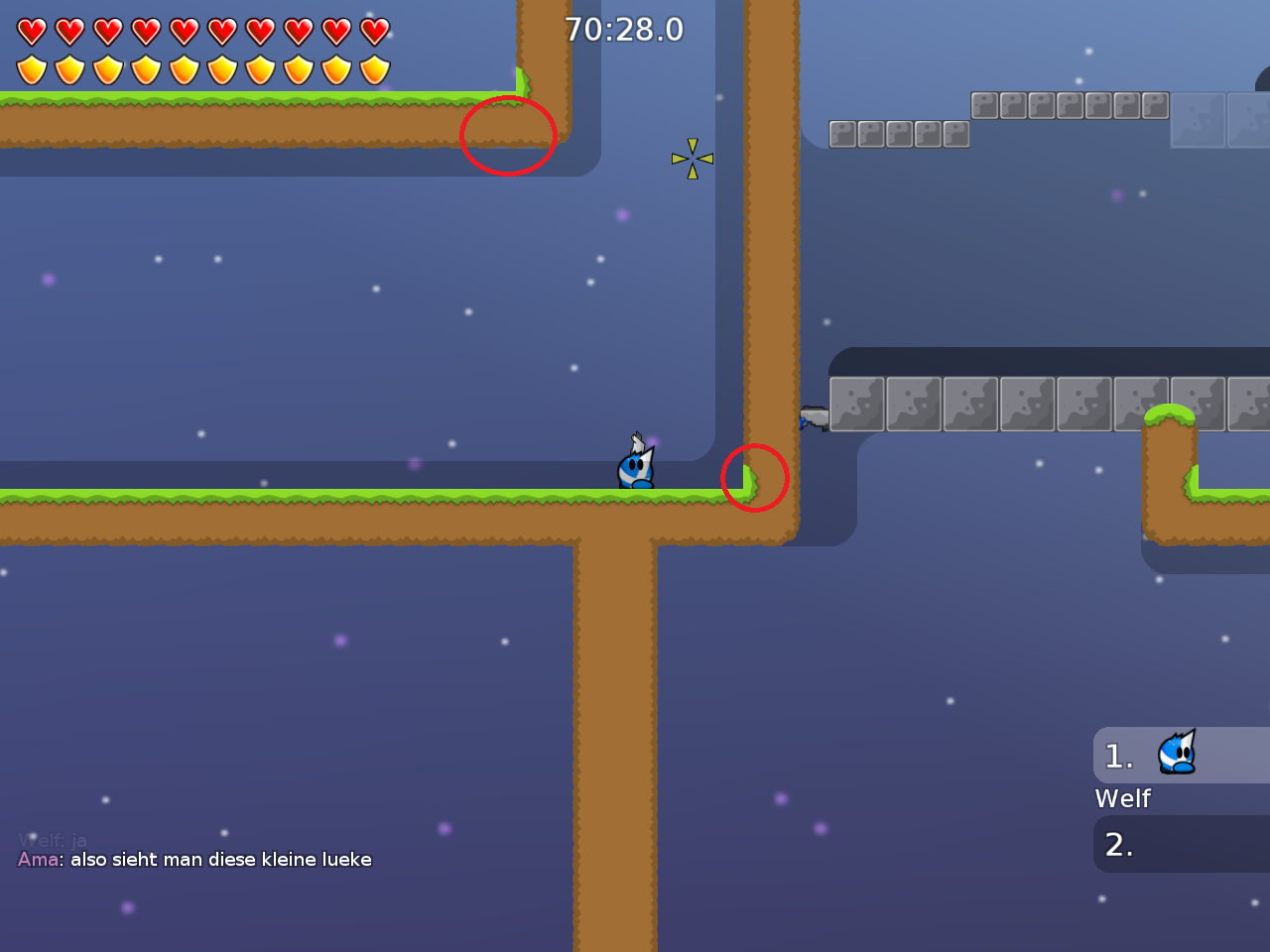Click the yellow crosshair cursor
The width and height of the screenshot is (1270, 952).
pos(692,158)
